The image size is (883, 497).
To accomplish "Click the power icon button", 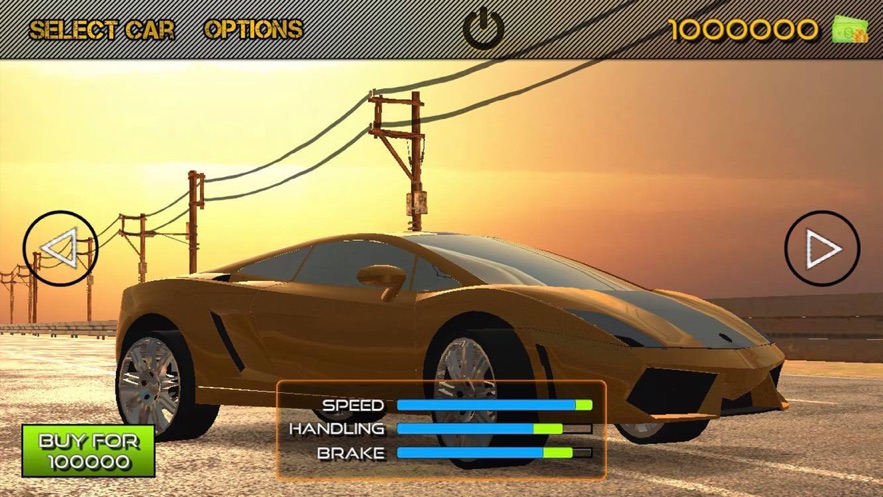I will point(484,29).
